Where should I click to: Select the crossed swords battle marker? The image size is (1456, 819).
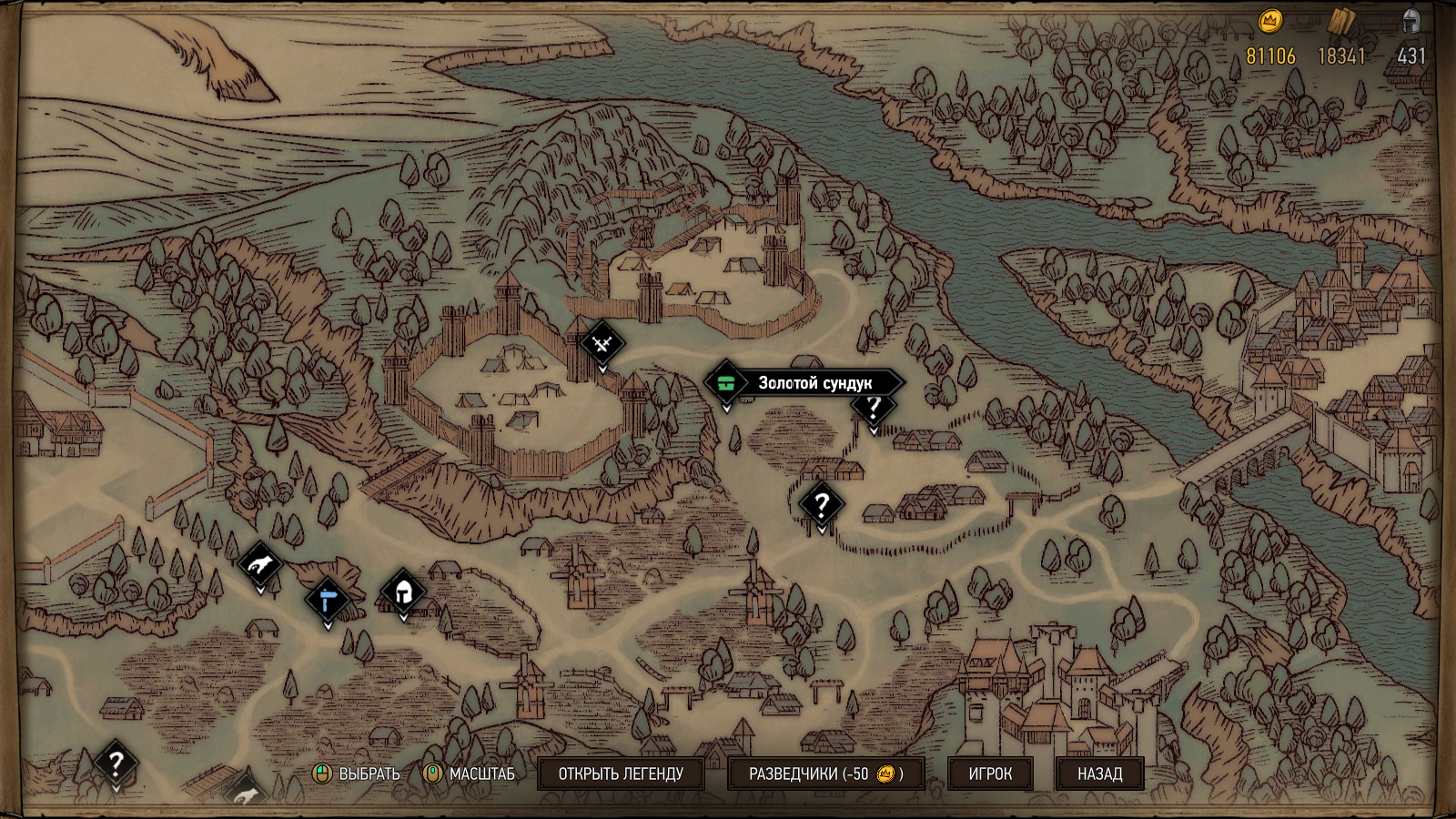point(602,343)
